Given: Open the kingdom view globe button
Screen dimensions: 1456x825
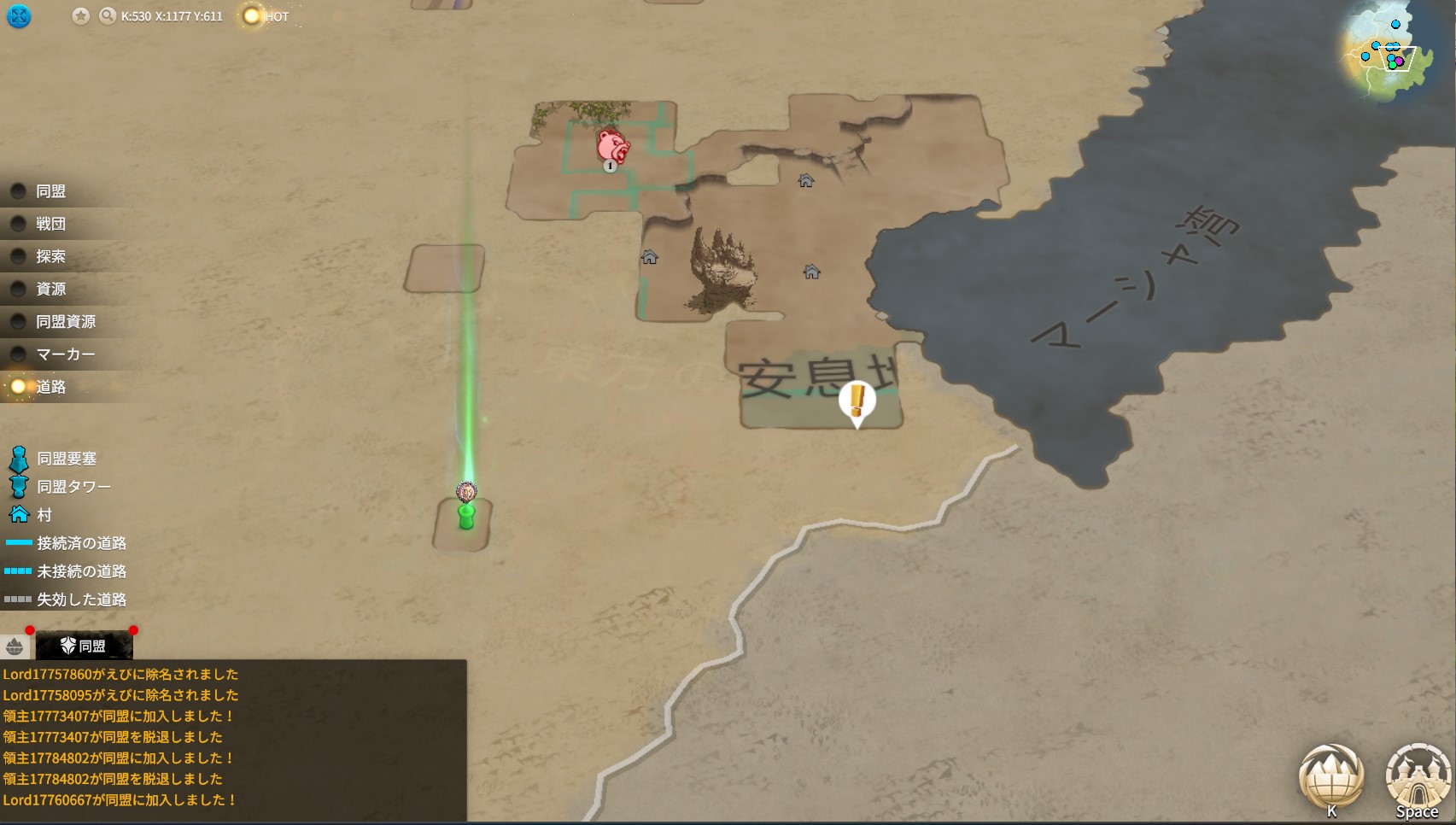Looking at the screenshot, I should coord(1330,777).
